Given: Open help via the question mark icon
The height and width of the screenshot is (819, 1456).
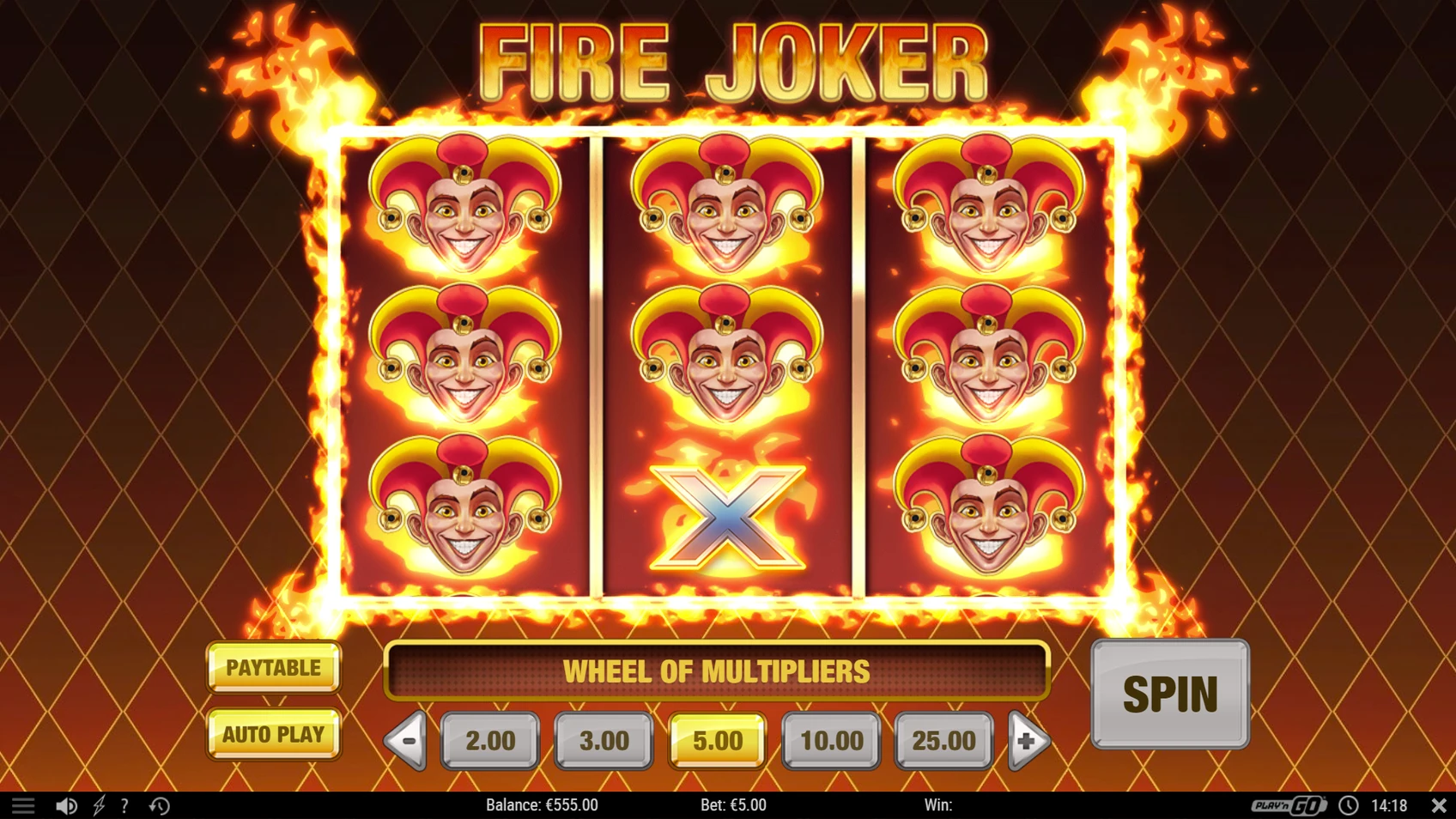Looking at the screenshot, I should click(x=125, y=805).
